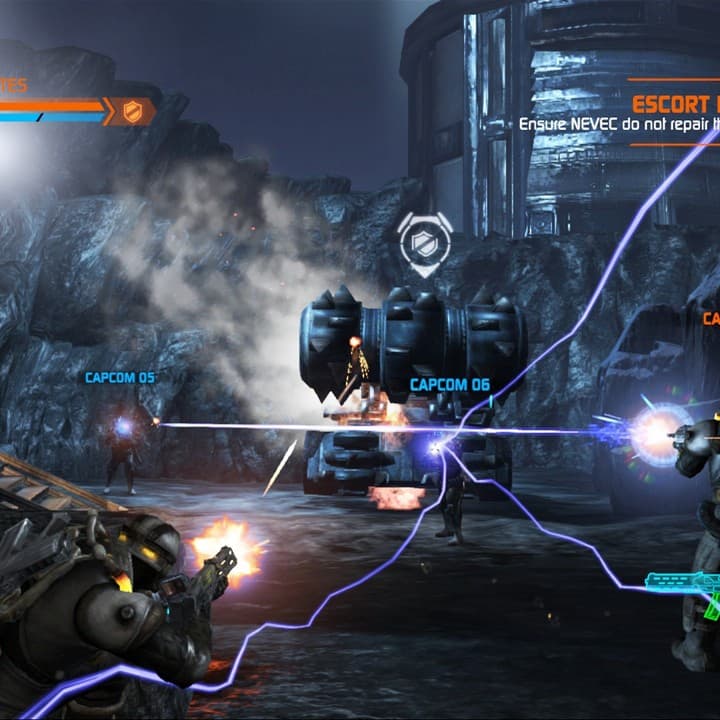Screen dimensions: 720x720
Task: Choose the teal weapon icon
Action: pos(686,583)
